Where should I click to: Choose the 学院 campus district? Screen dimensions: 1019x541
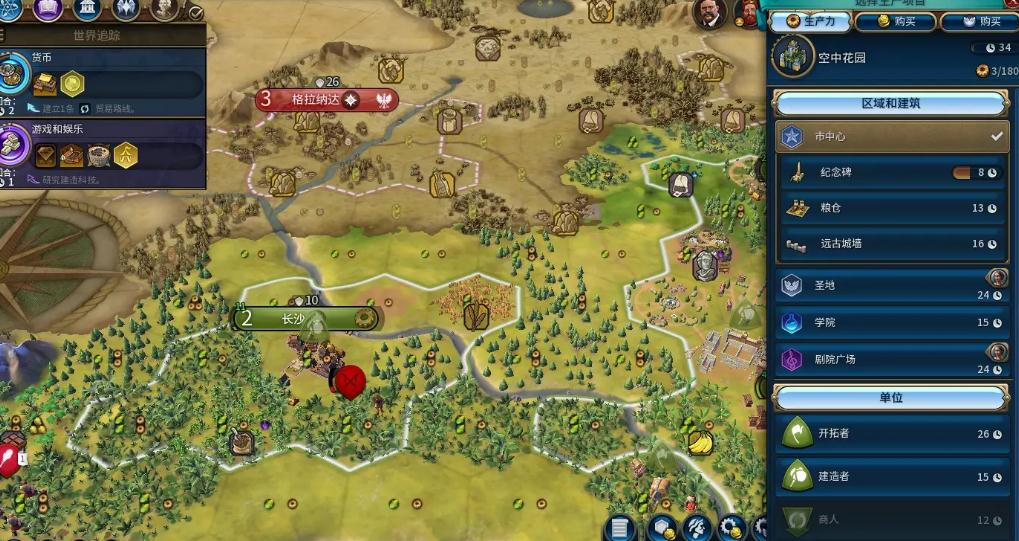click(x=890, y=322)
